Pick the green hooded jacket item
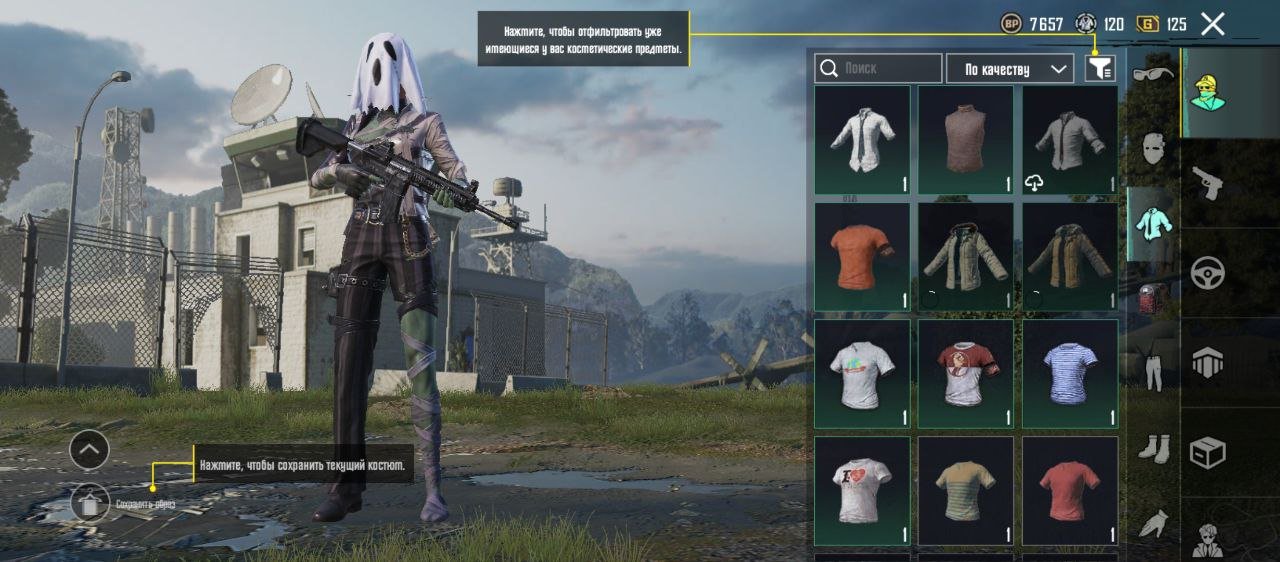The image size is (1280, 562). 966,257
